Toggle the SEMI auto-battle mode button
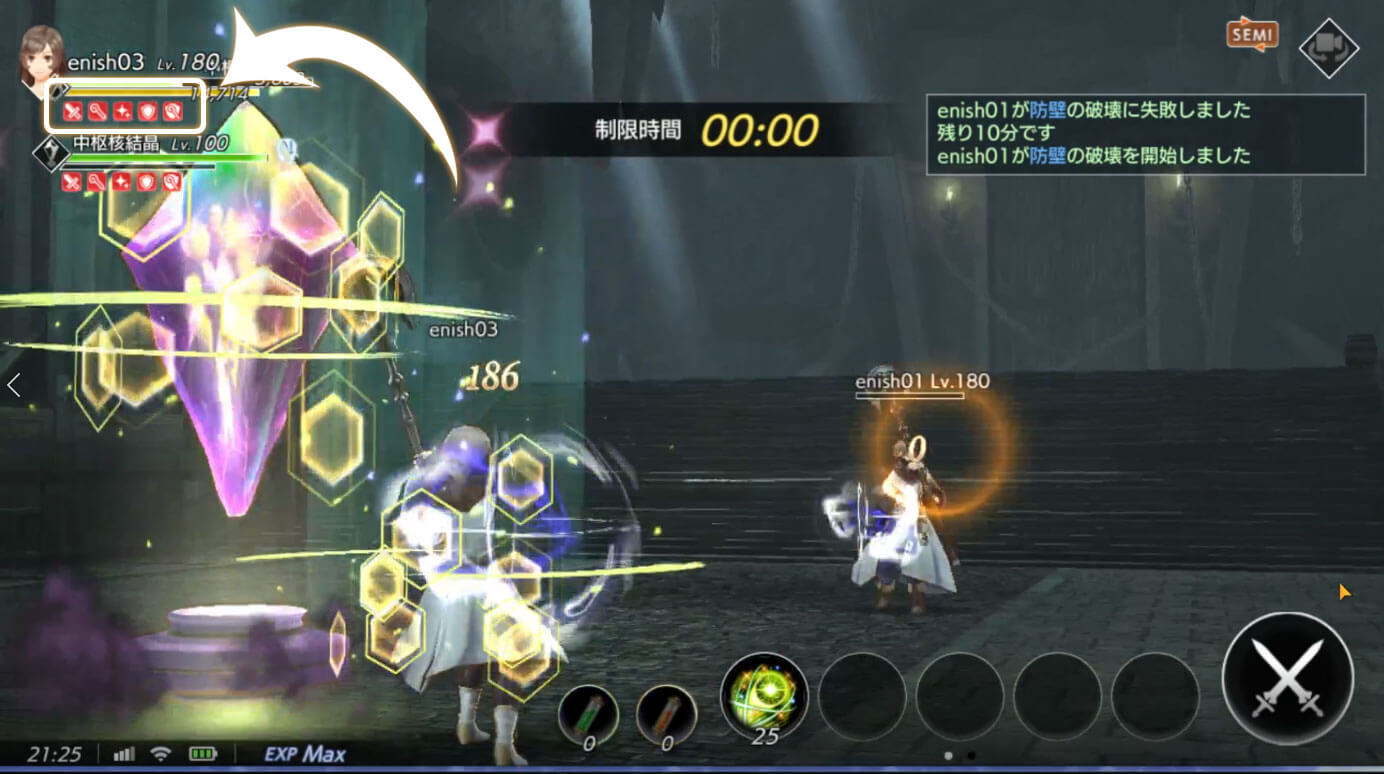Image resolution: width=1384 pixels, height=774 pixels. 1251,34
